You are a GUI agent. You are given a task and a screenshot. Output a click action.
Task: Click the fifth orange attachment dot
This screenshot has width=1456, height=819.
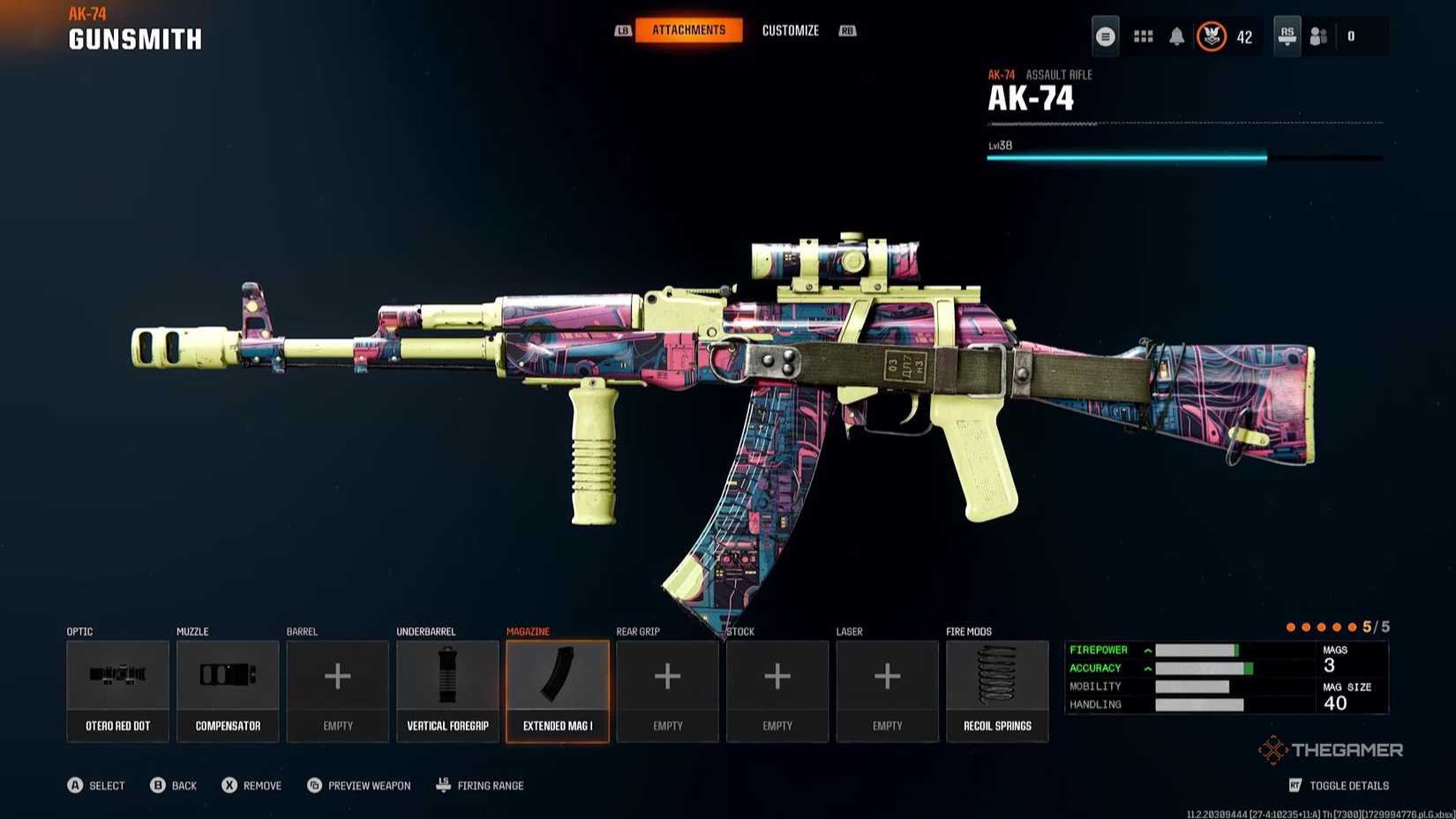tap(1351, 627)
